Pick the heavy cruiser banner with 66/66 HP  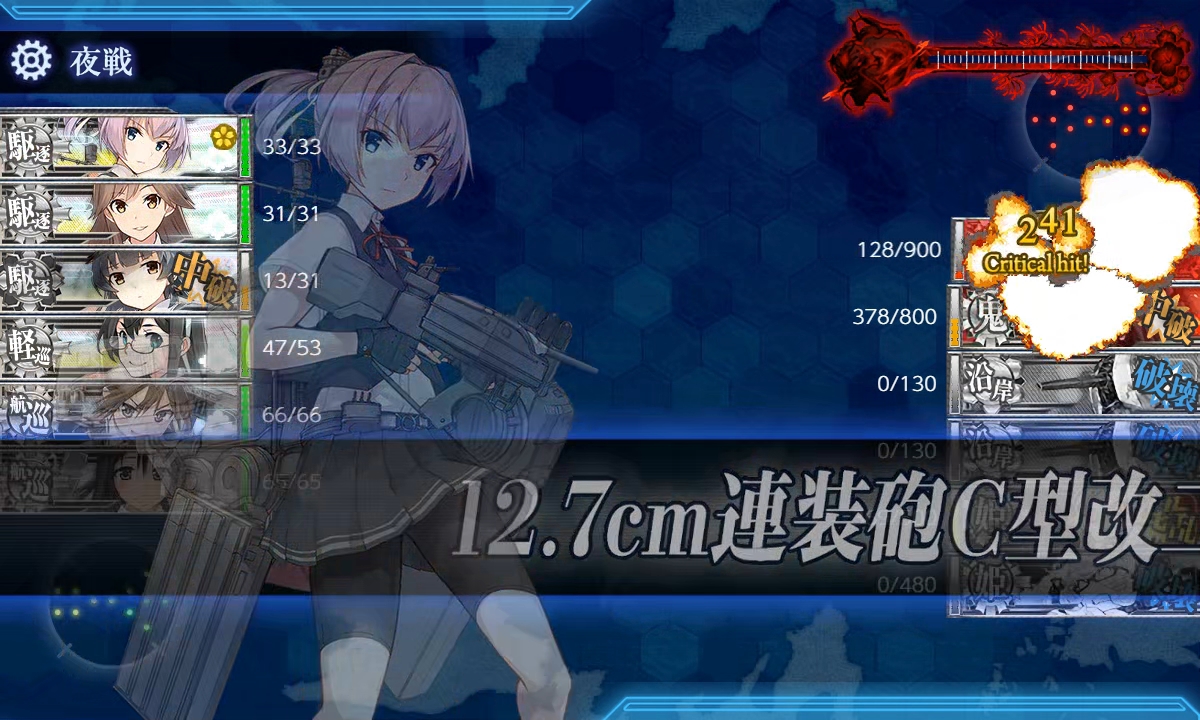tap(120, 413)
